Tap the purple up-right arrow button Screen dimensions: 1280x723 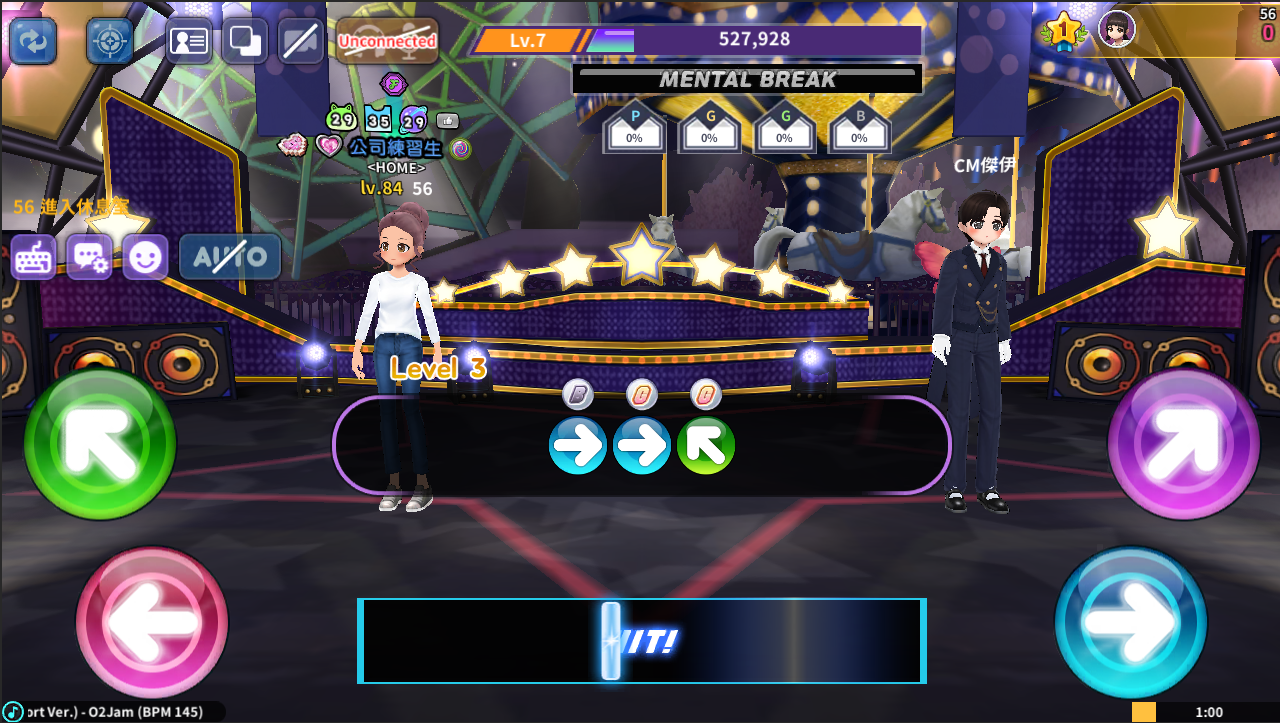1183,443
